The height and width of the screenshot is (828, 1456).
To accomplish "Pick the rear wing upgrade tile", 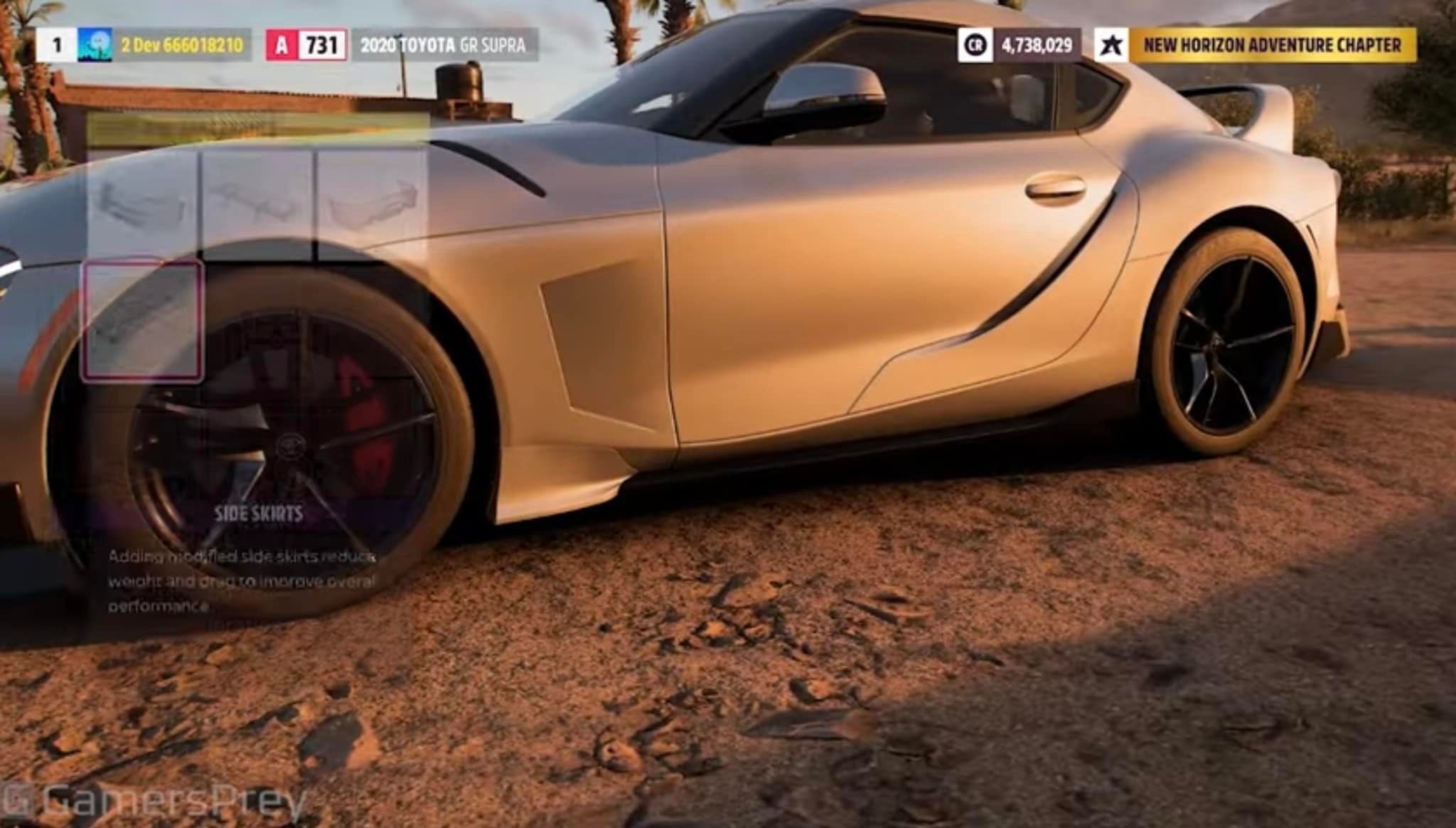I will click(x=257, y=201).
